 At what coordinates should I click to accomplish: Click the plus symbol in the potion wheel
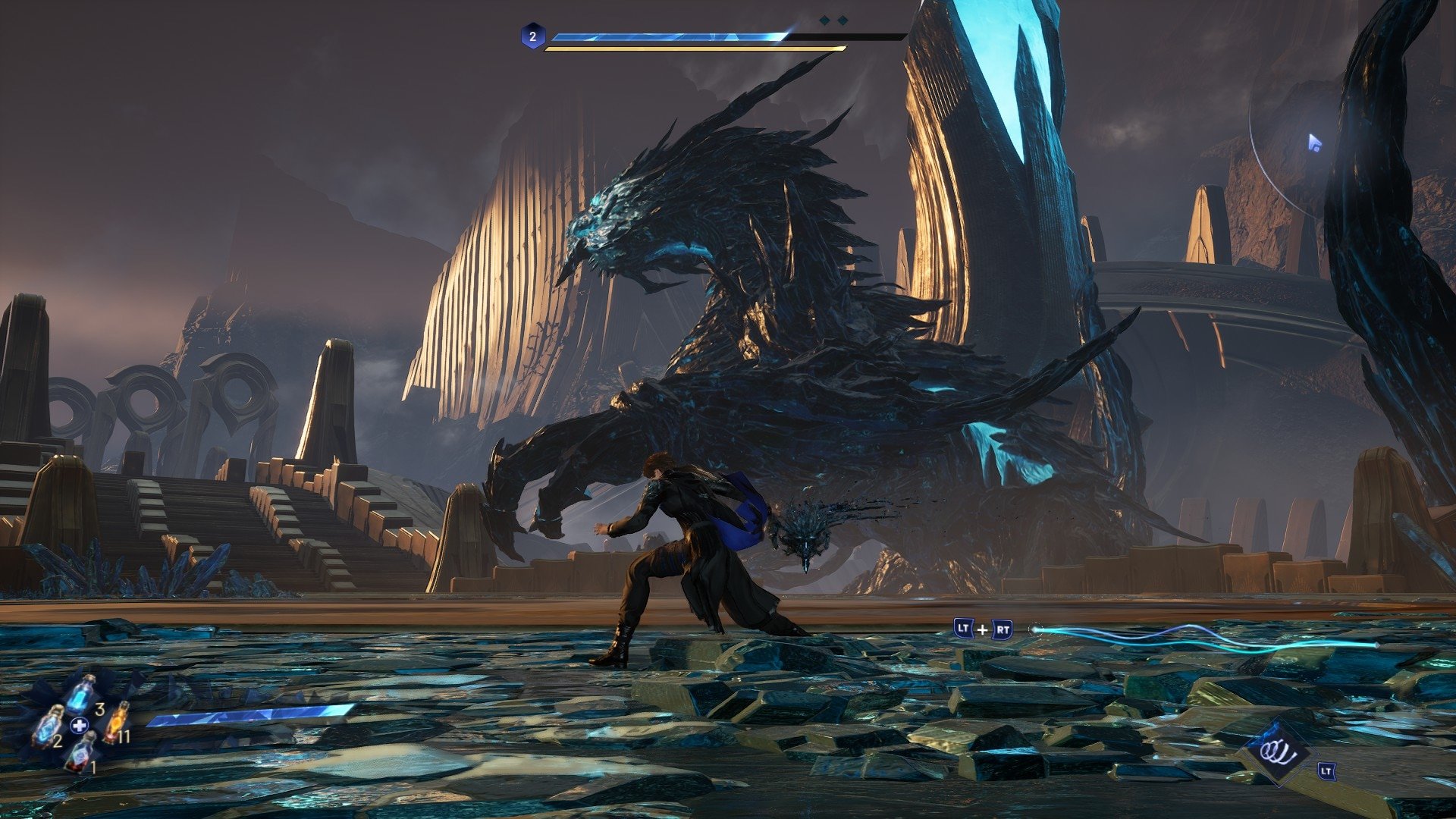79,726
